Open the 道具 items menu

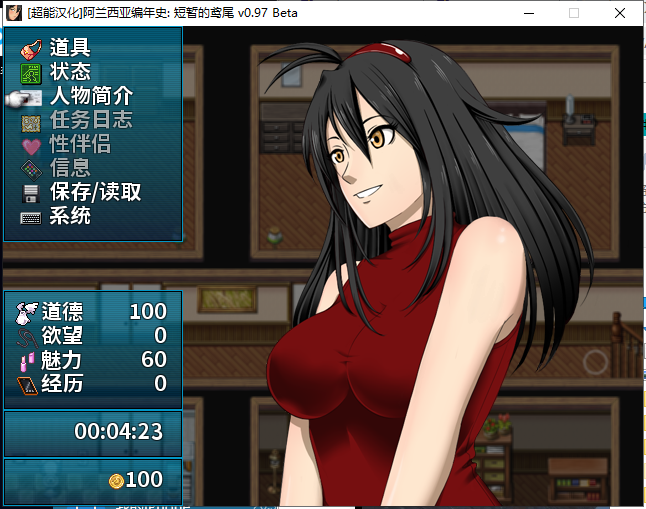coord(70,48)
